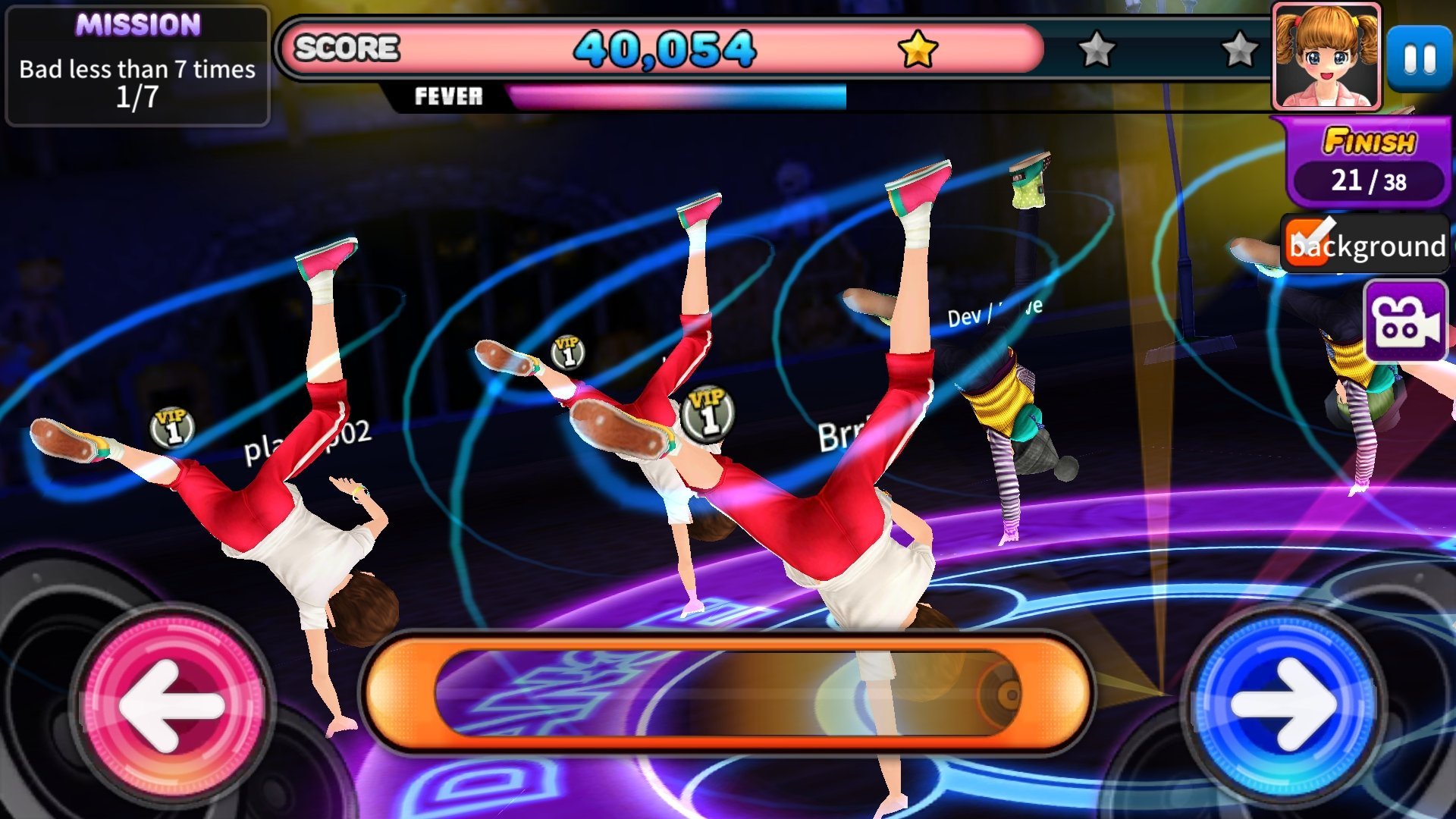Tap the blue right arrow button
1456x819 pixels.
click(1283, 705)
